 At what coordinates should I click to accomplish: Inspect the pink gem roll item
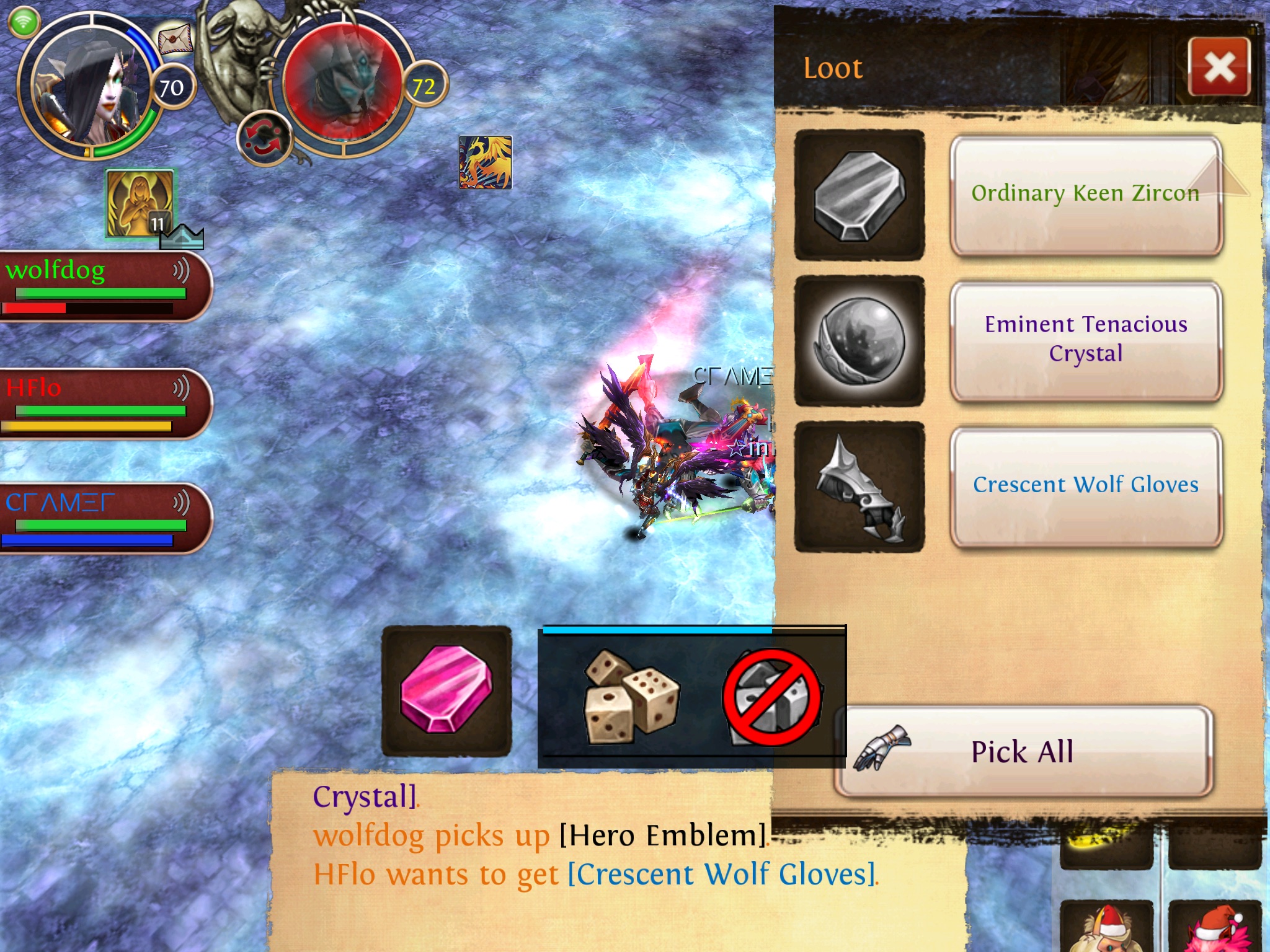(446, 690)
